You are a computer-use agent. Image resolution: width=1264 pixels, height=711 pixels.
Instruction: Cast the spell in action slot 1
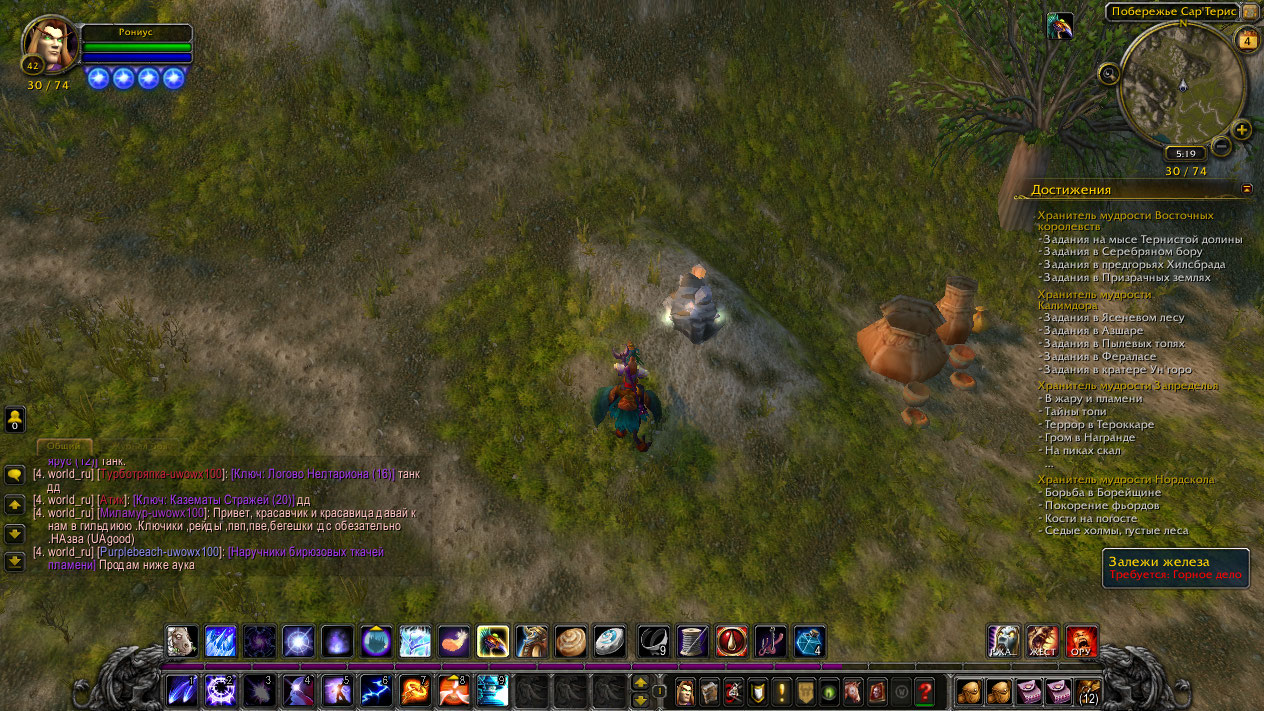point(183,690)
